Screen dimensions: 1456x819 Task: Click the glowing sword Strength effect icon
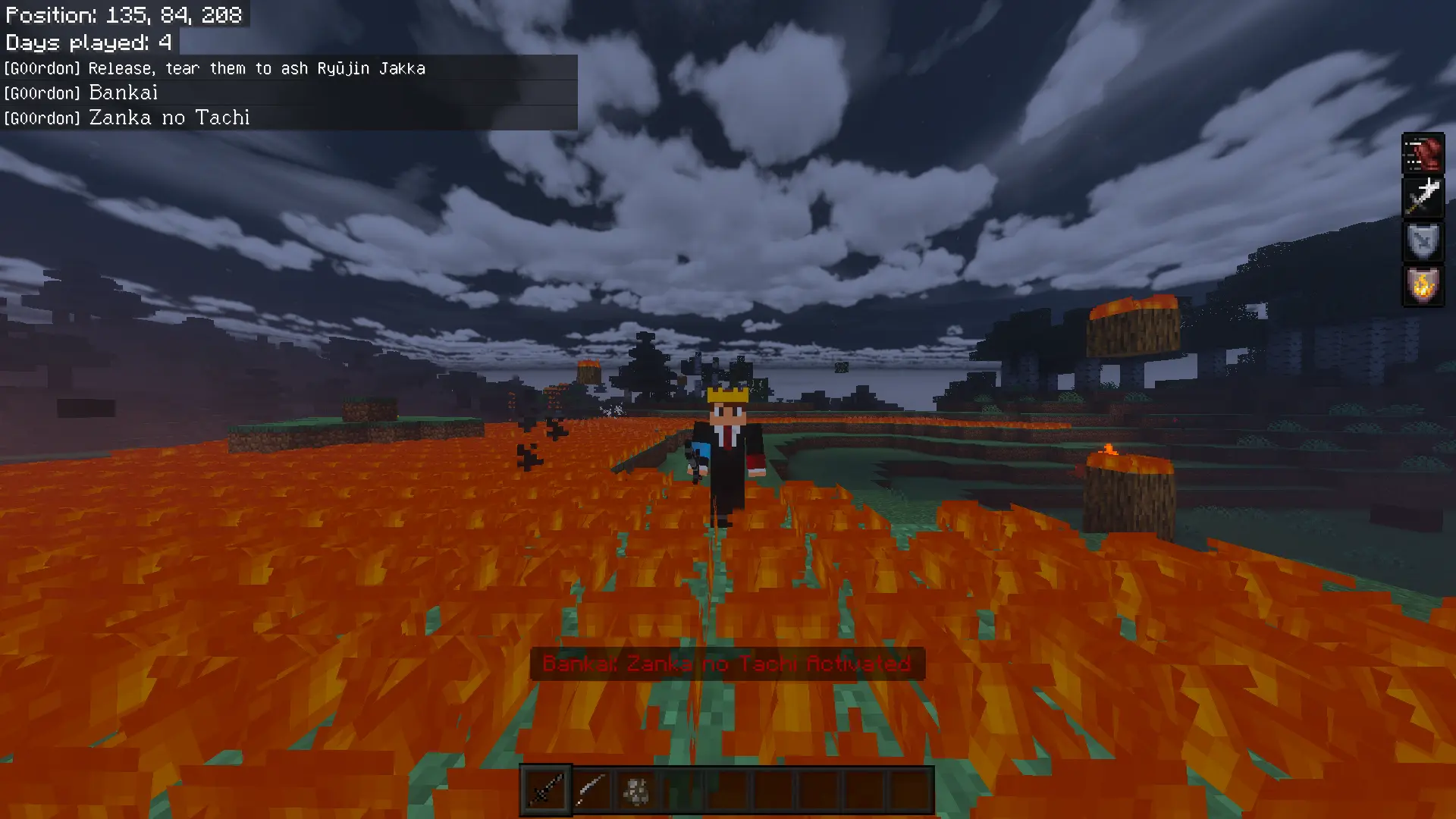coord(1423,197)
